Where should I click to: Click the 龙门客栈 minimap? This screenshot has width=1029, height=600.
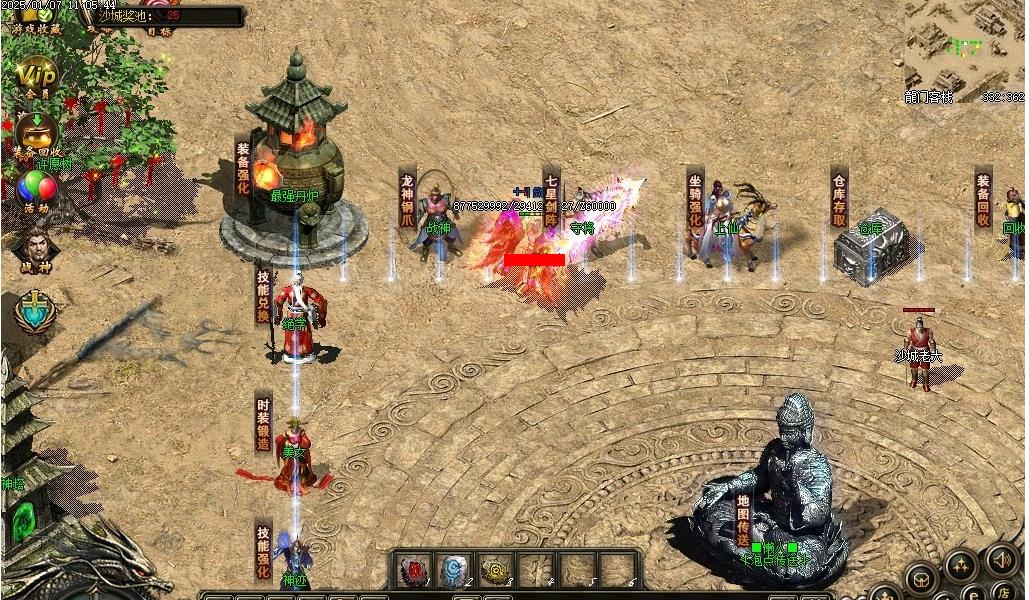[x=964, y=46]
